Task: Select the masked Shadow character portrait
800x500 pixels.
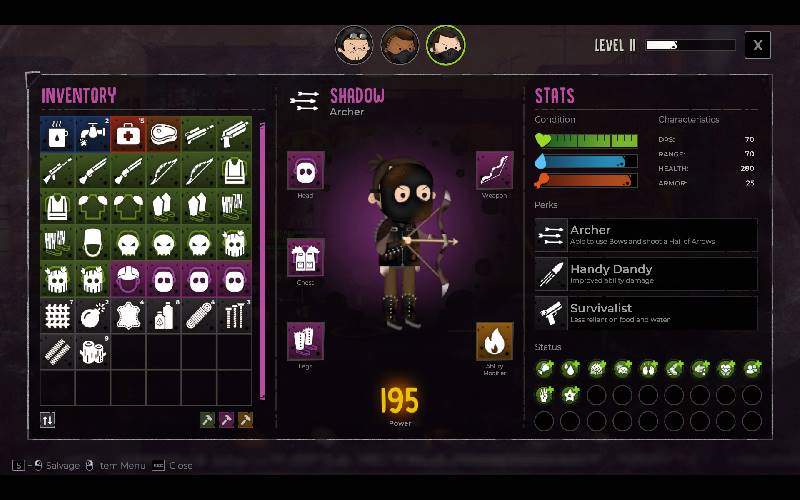Action: point(446,44)
